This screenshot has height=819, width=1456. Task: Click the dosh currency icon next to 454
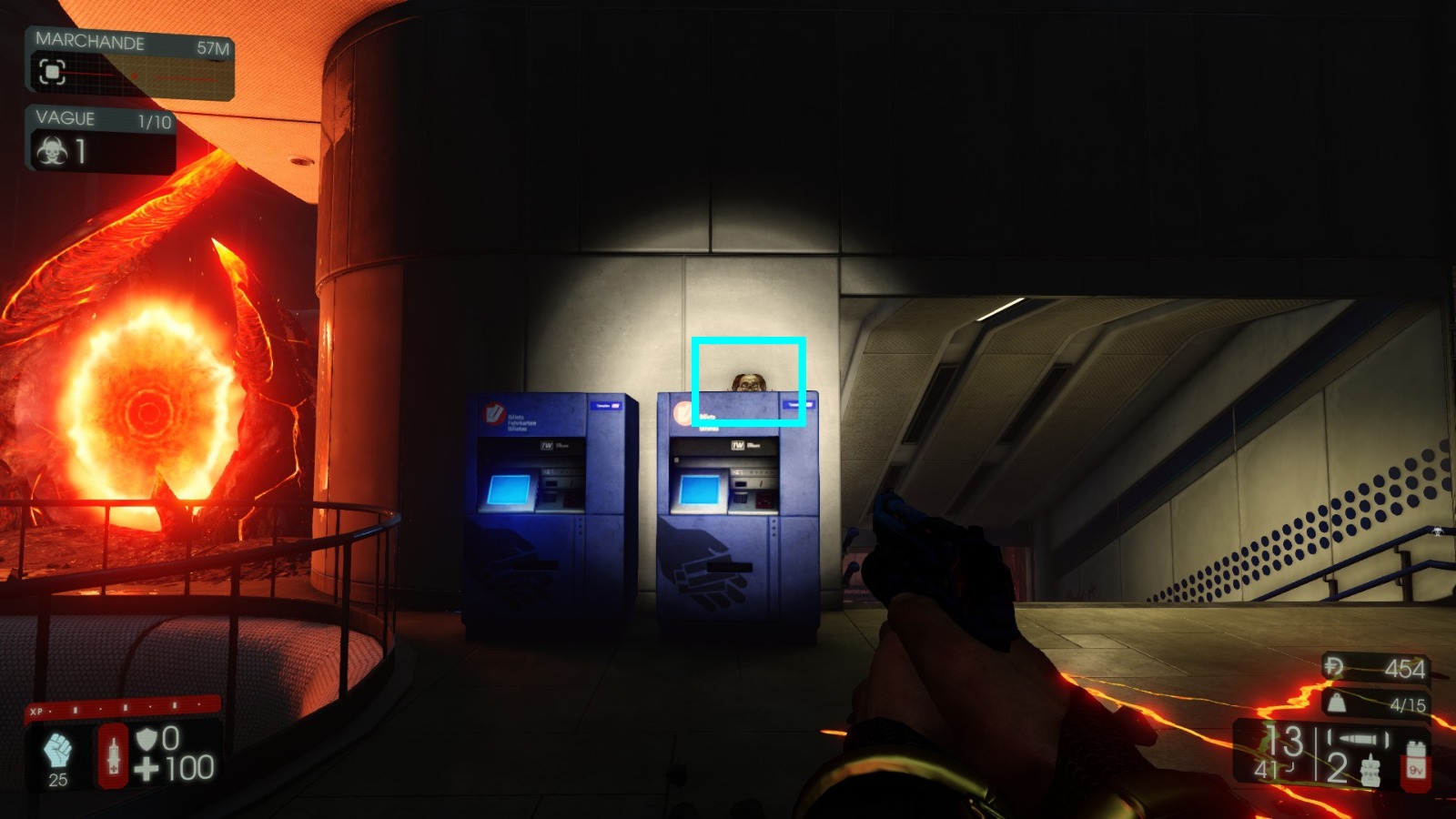1335,668
